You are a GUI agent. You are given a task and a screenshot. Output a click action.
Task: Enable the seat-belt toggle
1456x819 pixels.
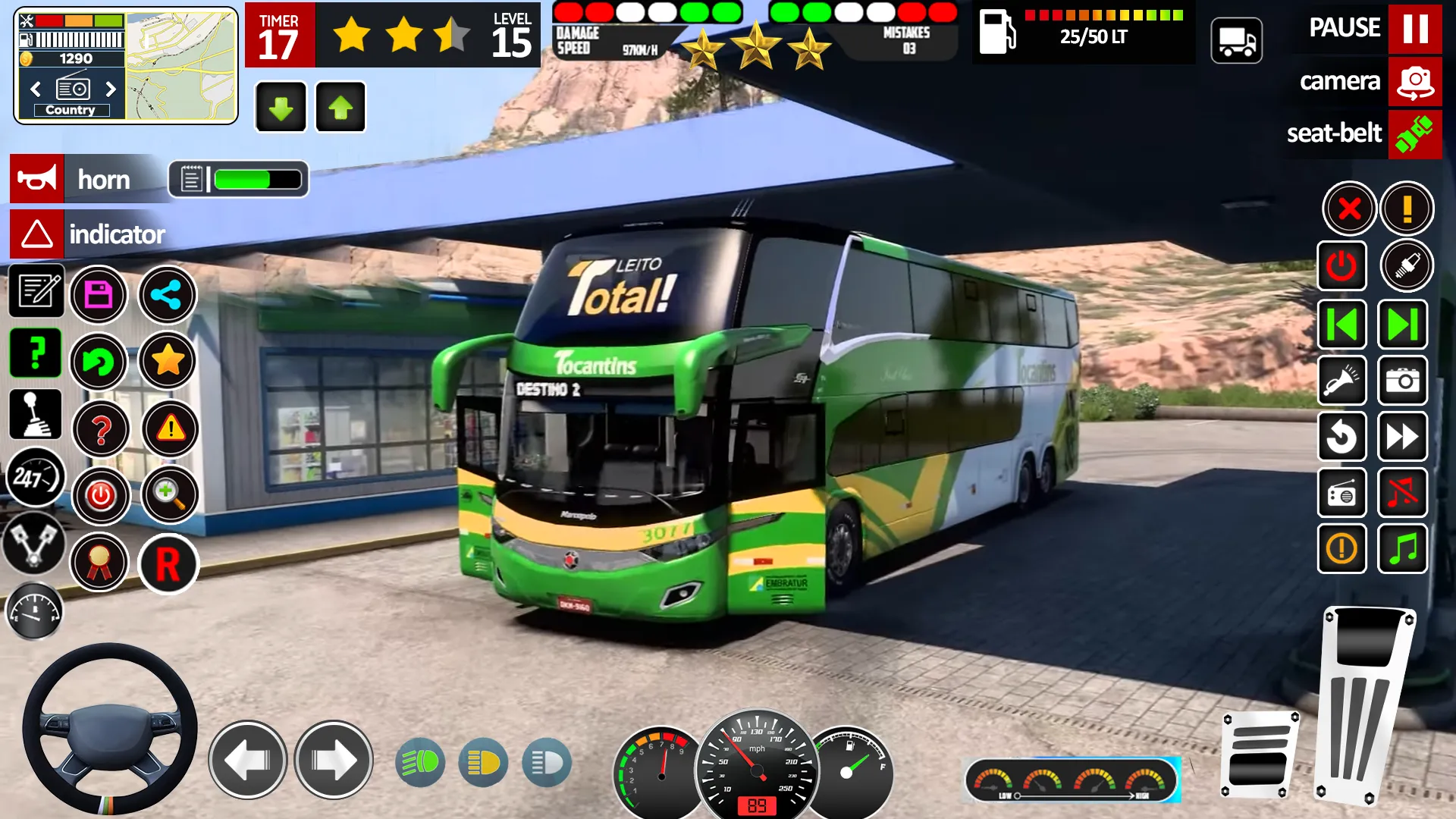(1416, 134)
